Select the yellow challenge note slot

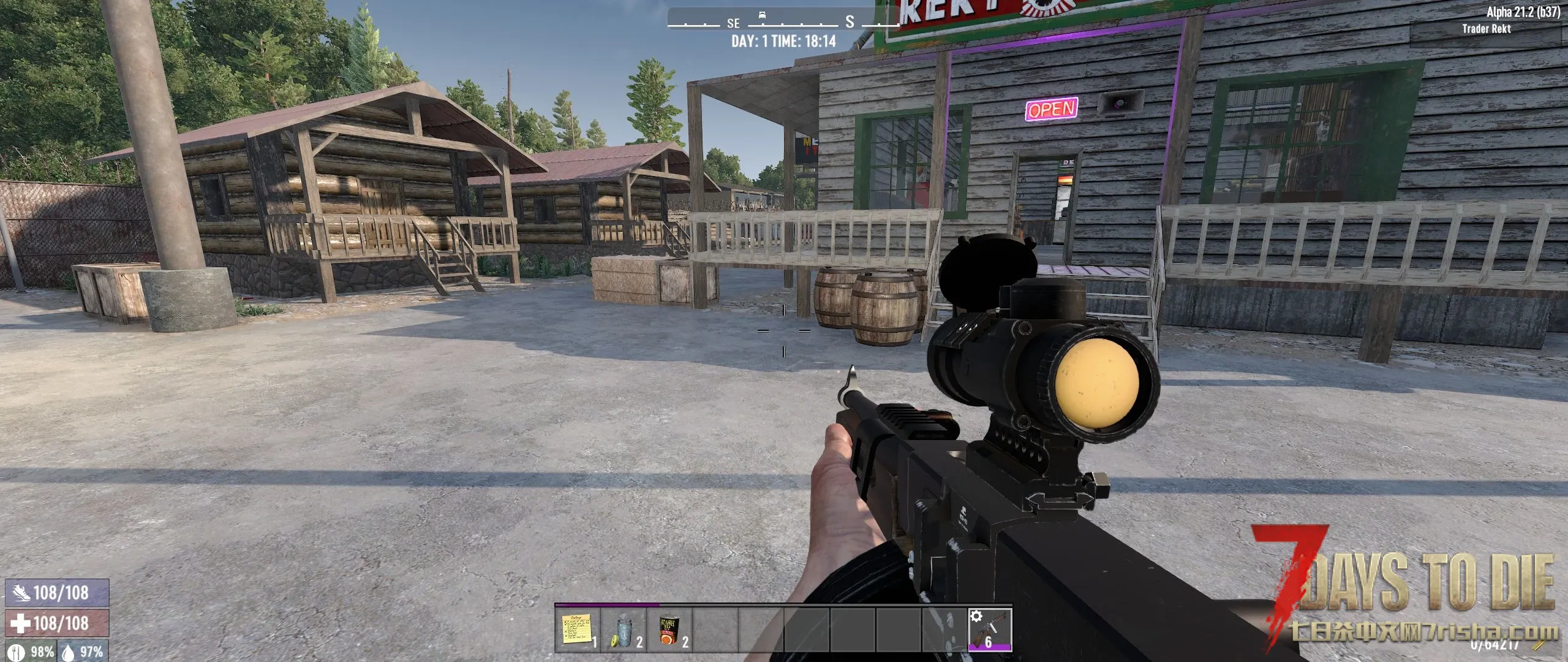pos(577,630)
